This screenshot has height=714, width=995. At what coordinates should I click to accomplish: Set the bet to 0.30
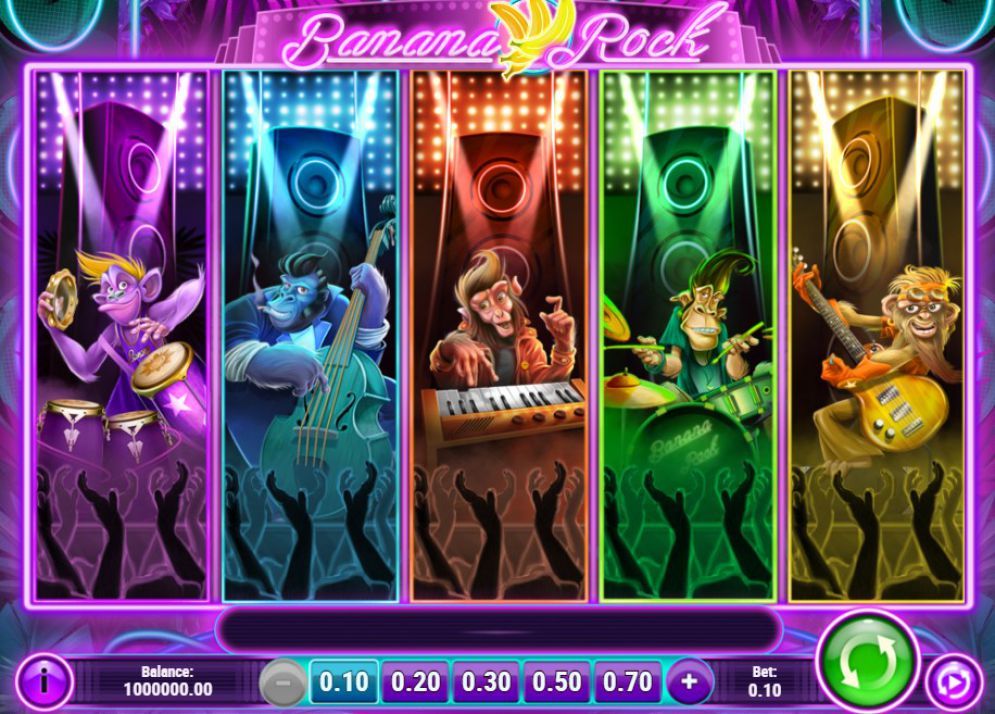click(486, 683)
